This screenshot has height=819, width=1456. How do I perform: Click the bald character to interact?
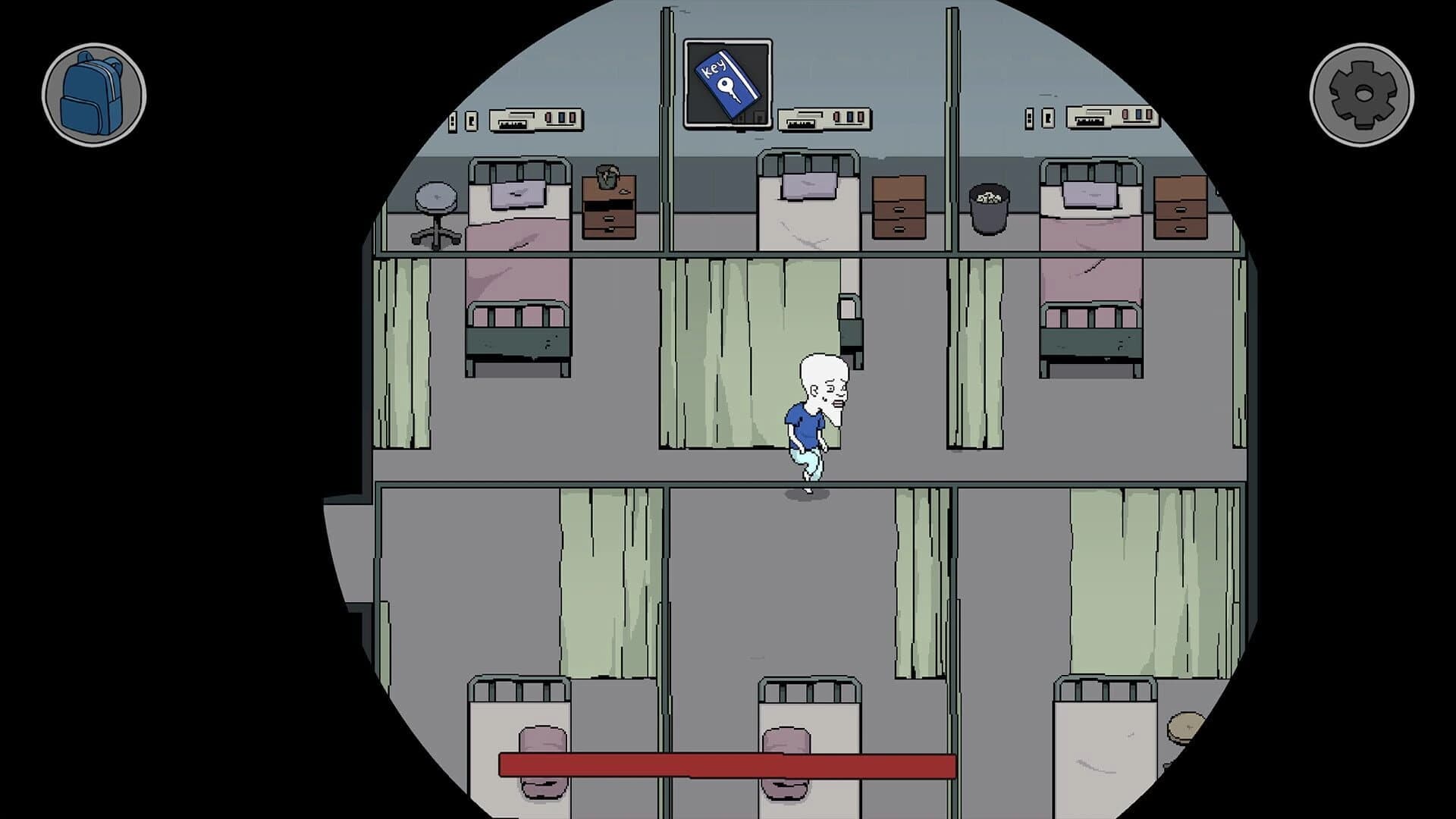808,417
